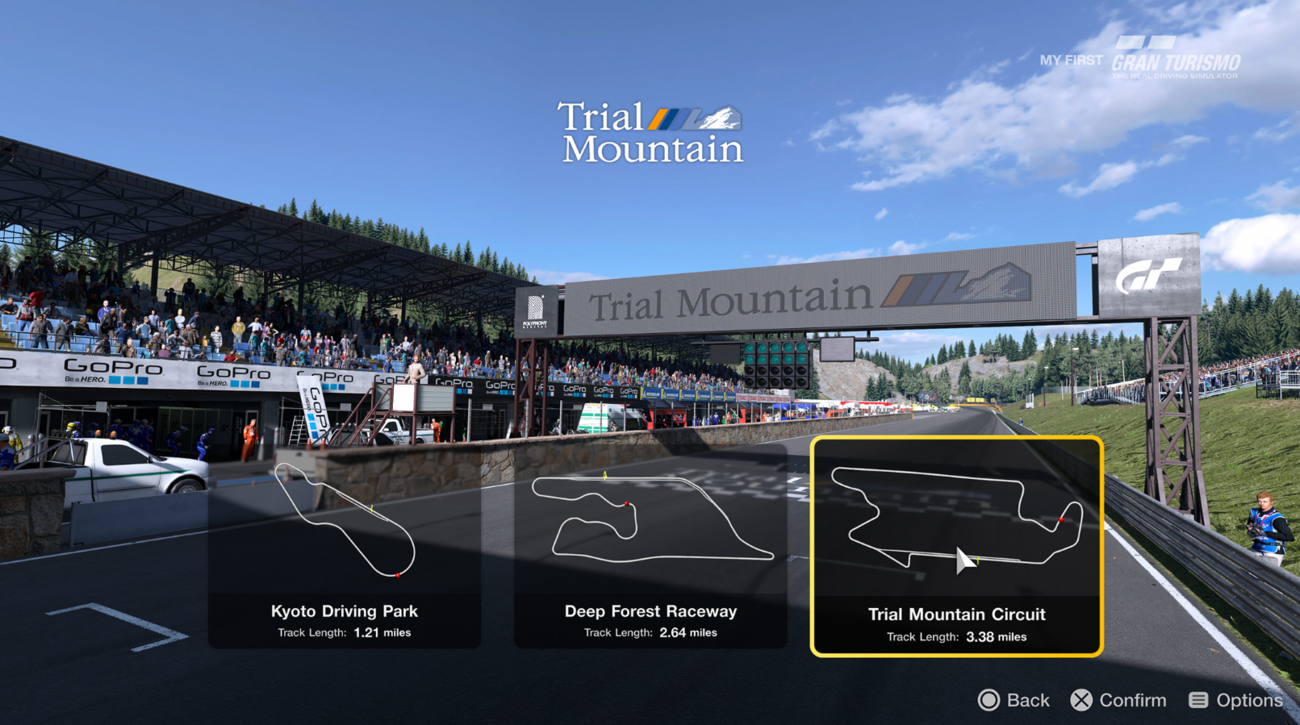Viewport: 1300px width, 725px height.
Task: Expand details for Deep Forest Raceway
Action: tap(650, 610)
